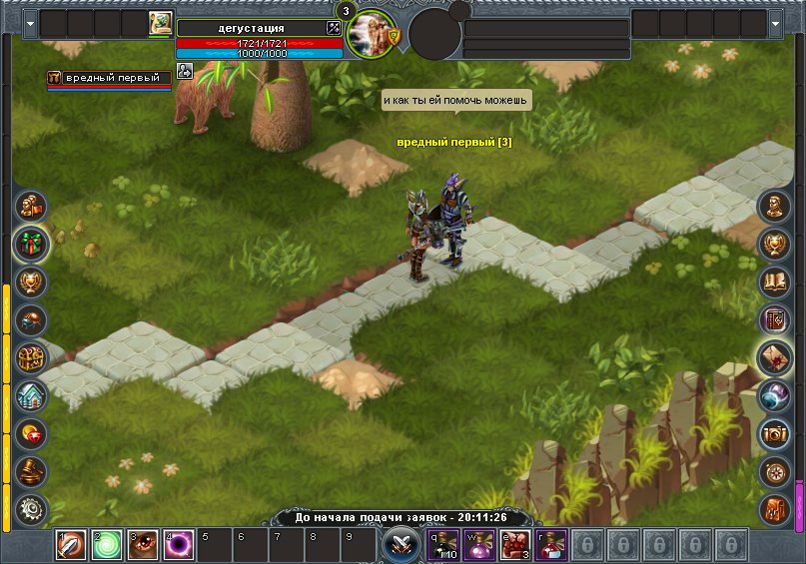
Task: Open the blue house icon
Action: 31,395
